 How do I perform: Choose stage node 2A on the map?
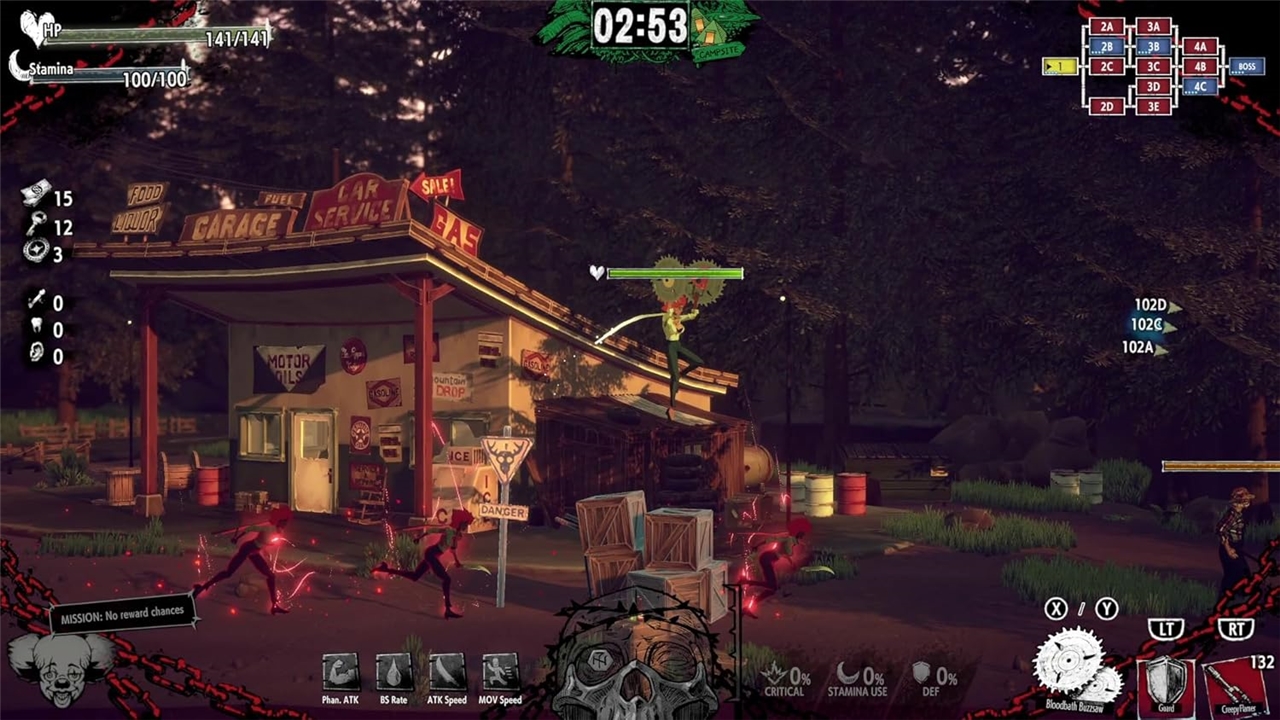[1107, 27]
